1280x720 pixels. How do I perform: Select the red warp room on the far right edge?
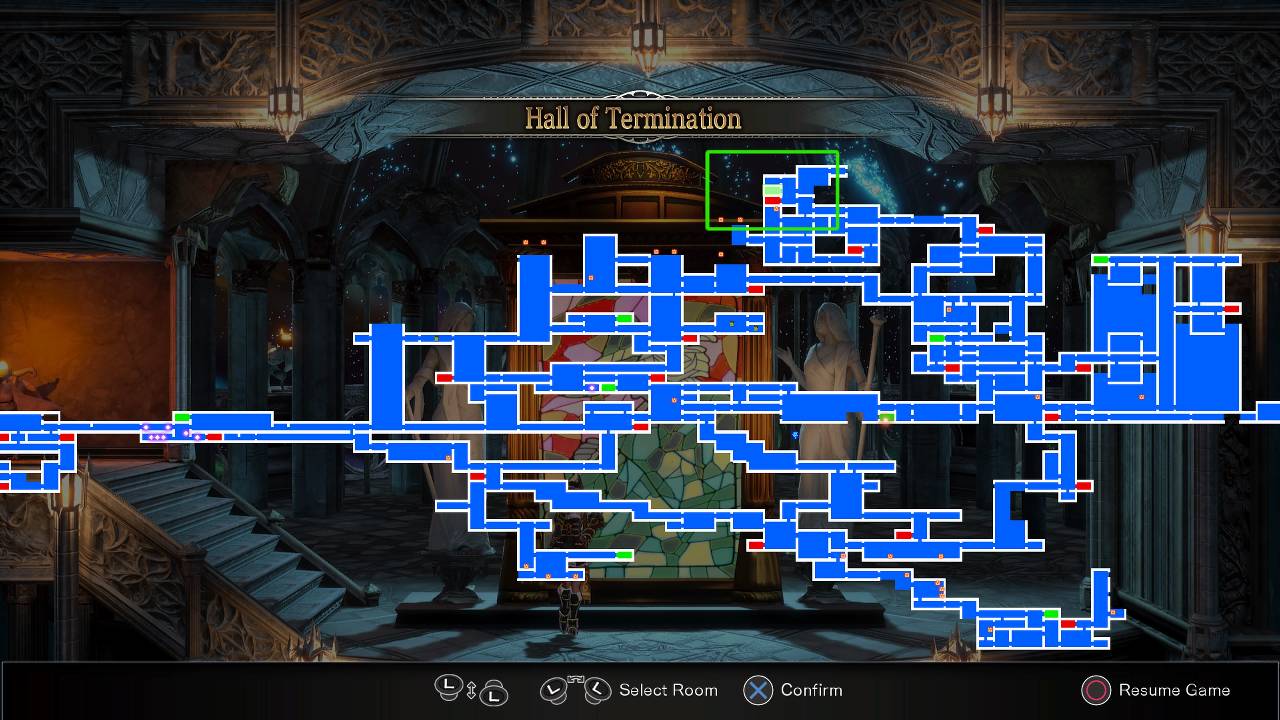[1232, 308]
